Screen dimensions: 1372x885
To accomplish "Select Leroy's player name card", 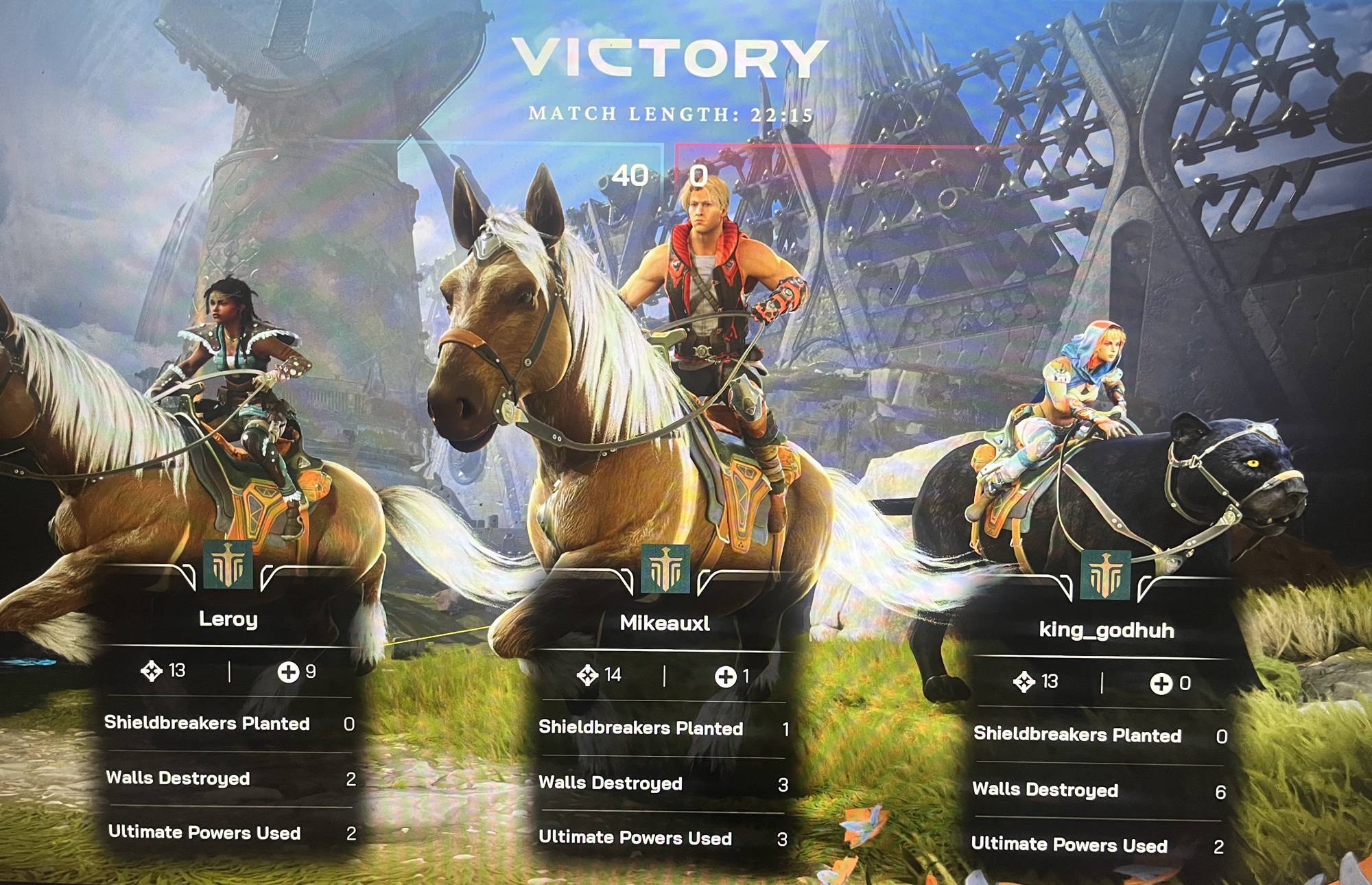I will pyautogui.click(x=228, y=619).
